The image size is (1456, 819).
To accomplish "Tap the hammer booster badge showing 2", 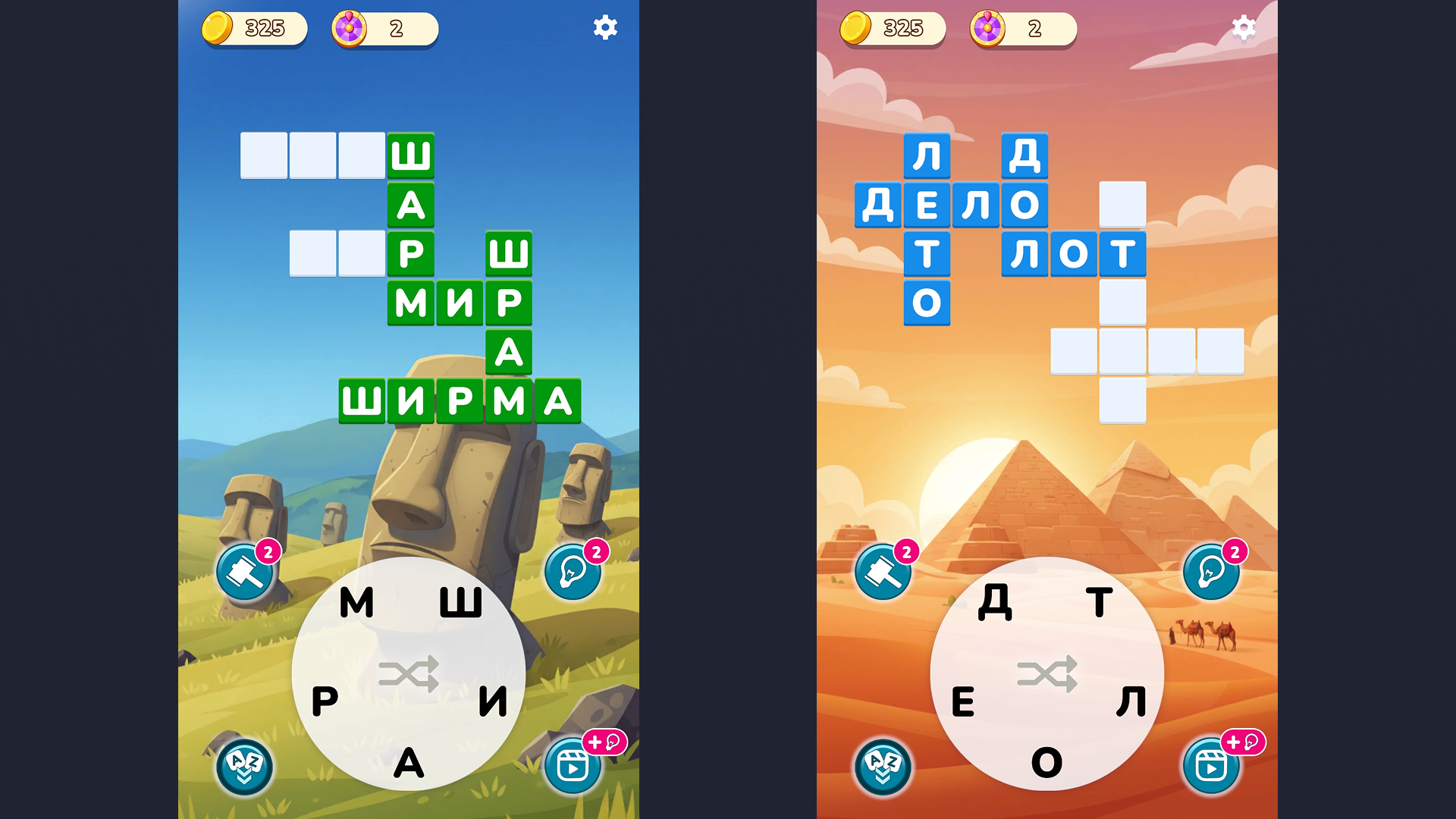I will point(268,550).
